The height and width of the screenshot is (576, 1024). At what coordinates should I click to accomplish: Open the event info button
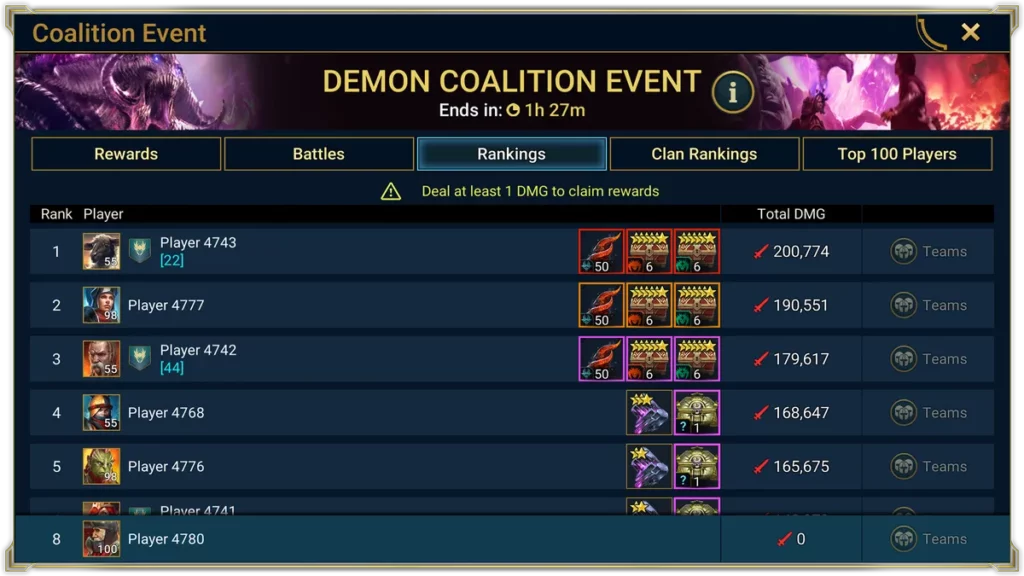pyautogui.click(x=732, y=93)
